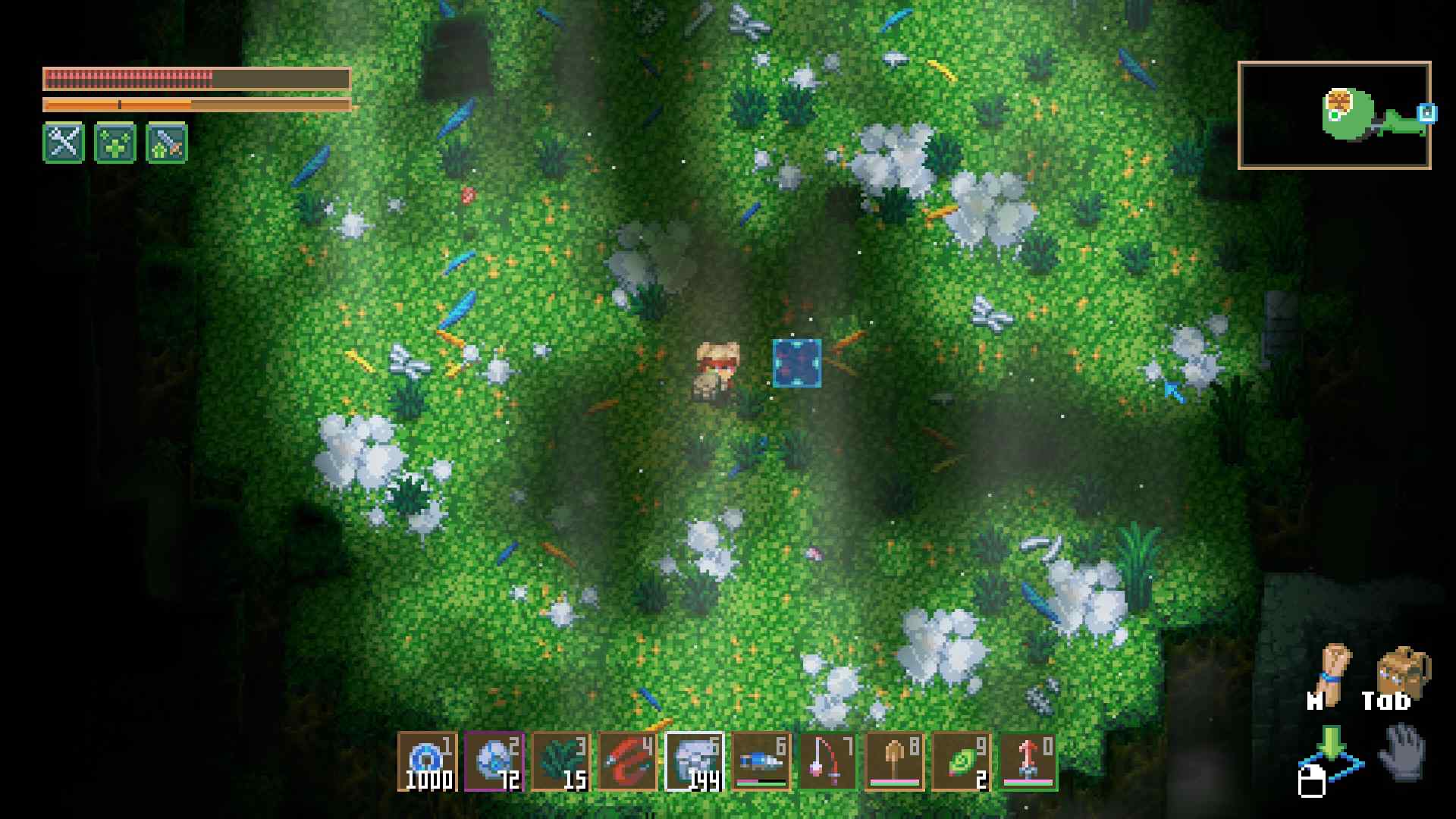This screenshot has height=819, width=1456.
Task: Inspect the crossed swords buff icon
Action: pos(64,143)
